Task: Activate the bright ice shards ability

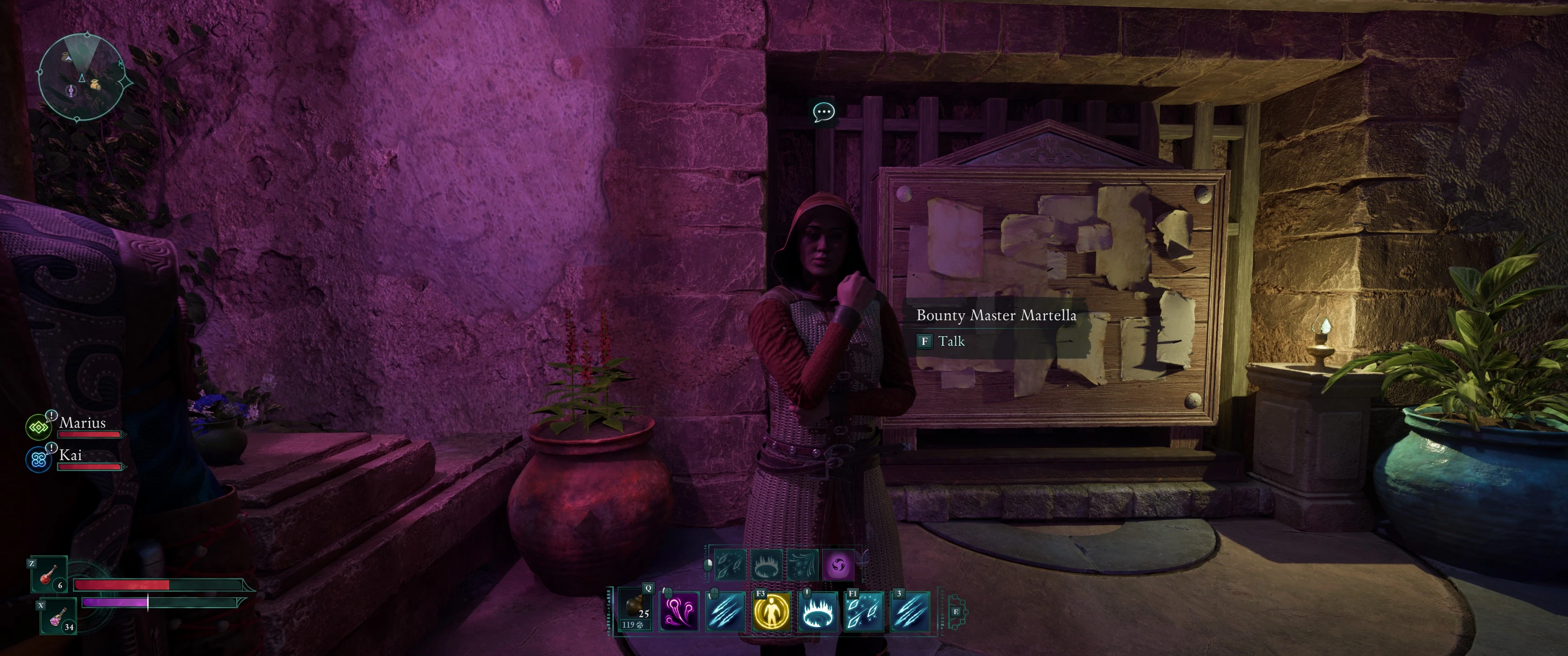Action: click(864, 611)
